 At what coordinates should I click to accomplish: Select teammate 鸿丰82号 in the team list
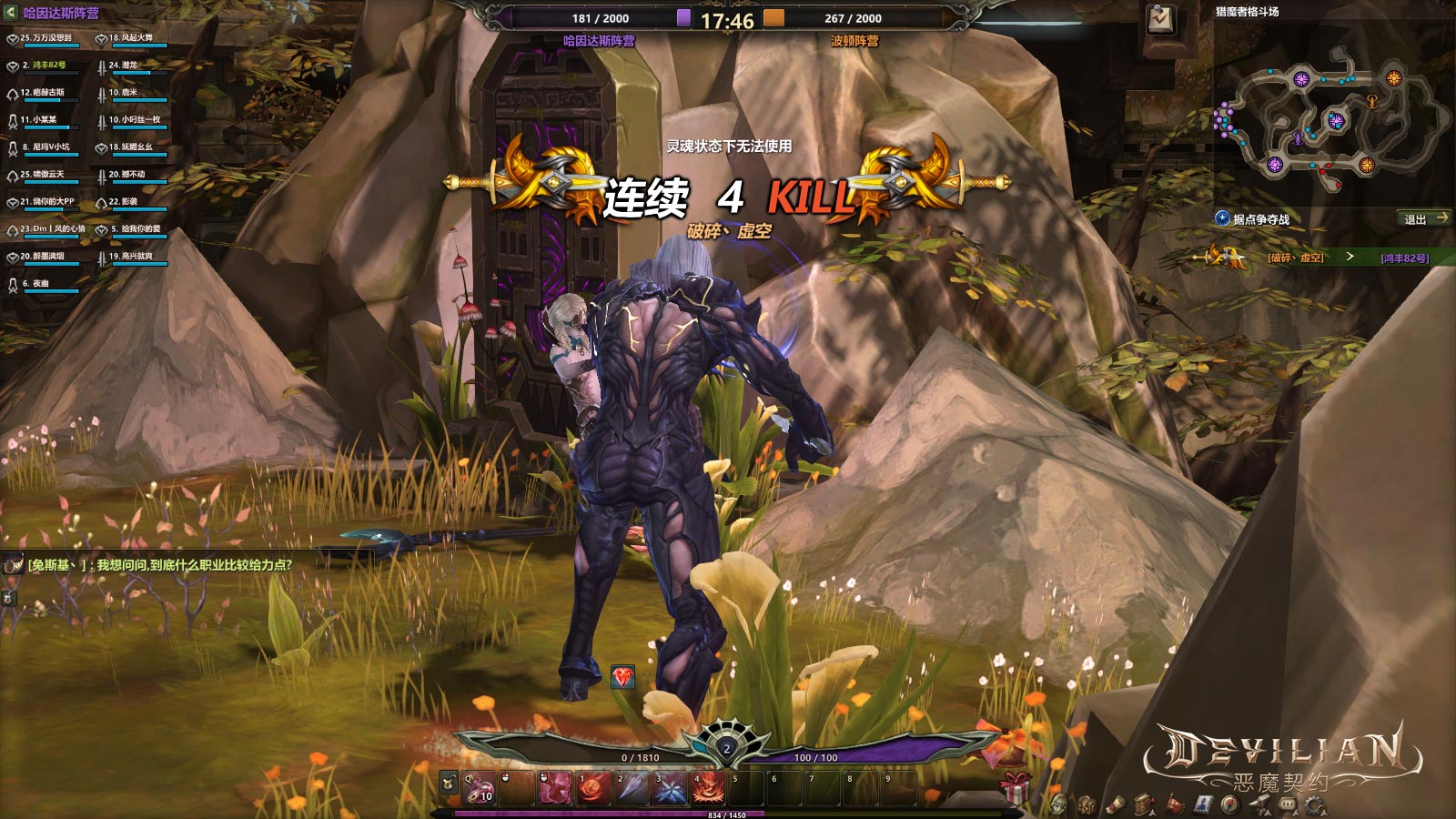click(x=48, y=66)
